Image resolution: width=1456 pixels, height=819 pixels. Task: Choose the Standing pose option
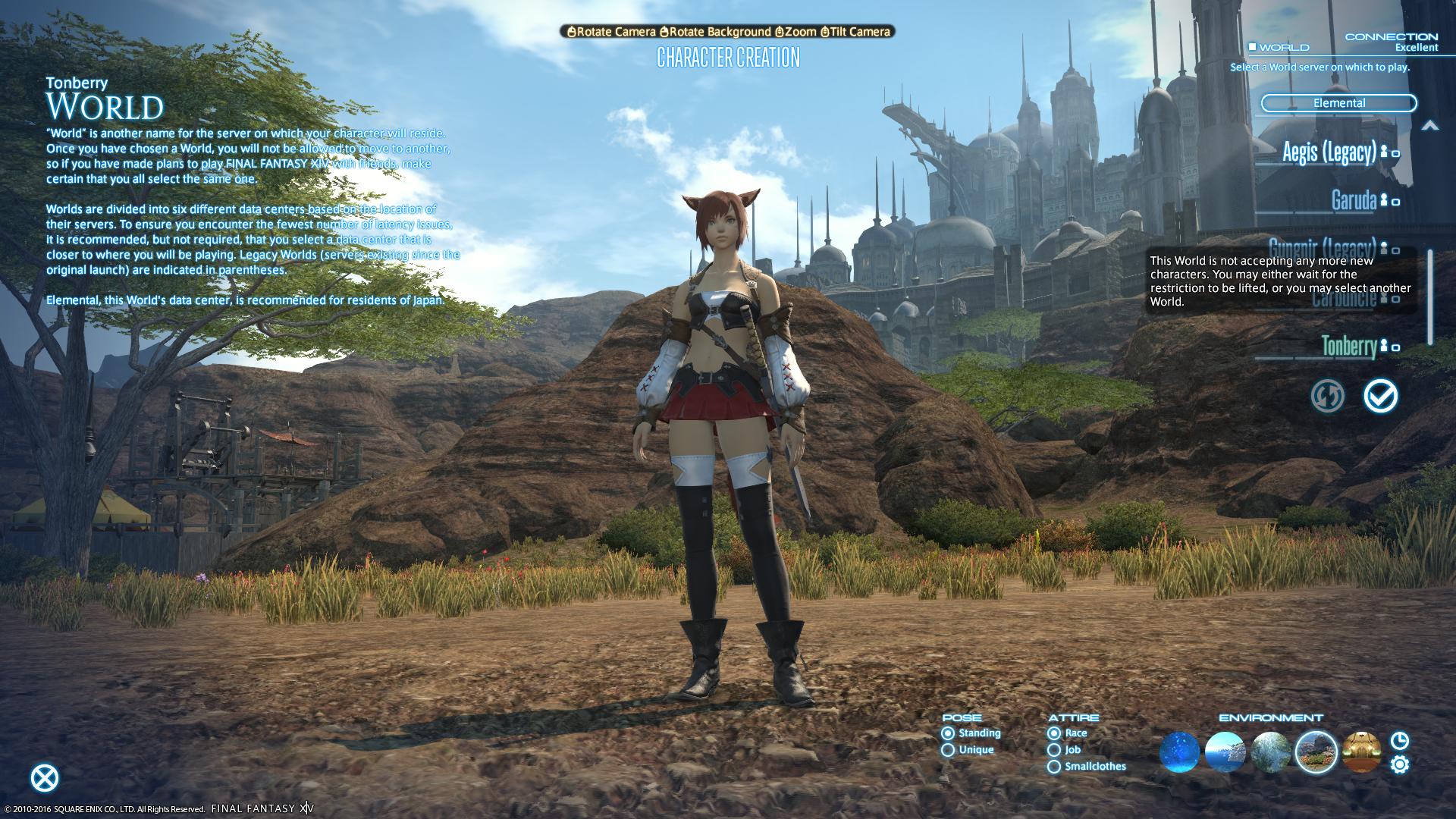pos(948,733)
